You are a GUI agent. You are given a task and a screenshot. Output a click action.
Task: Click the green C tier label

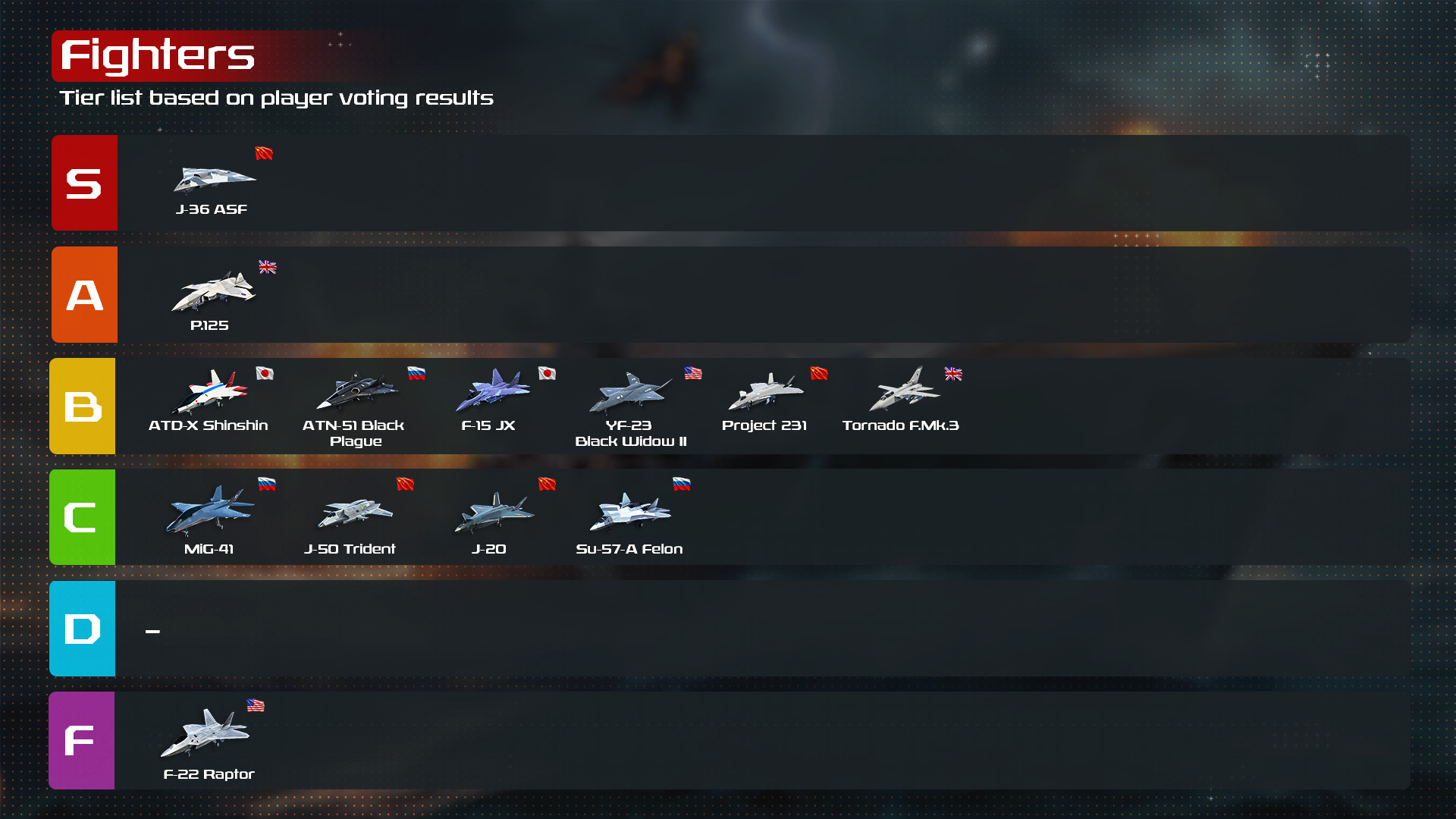pos(82,517)
